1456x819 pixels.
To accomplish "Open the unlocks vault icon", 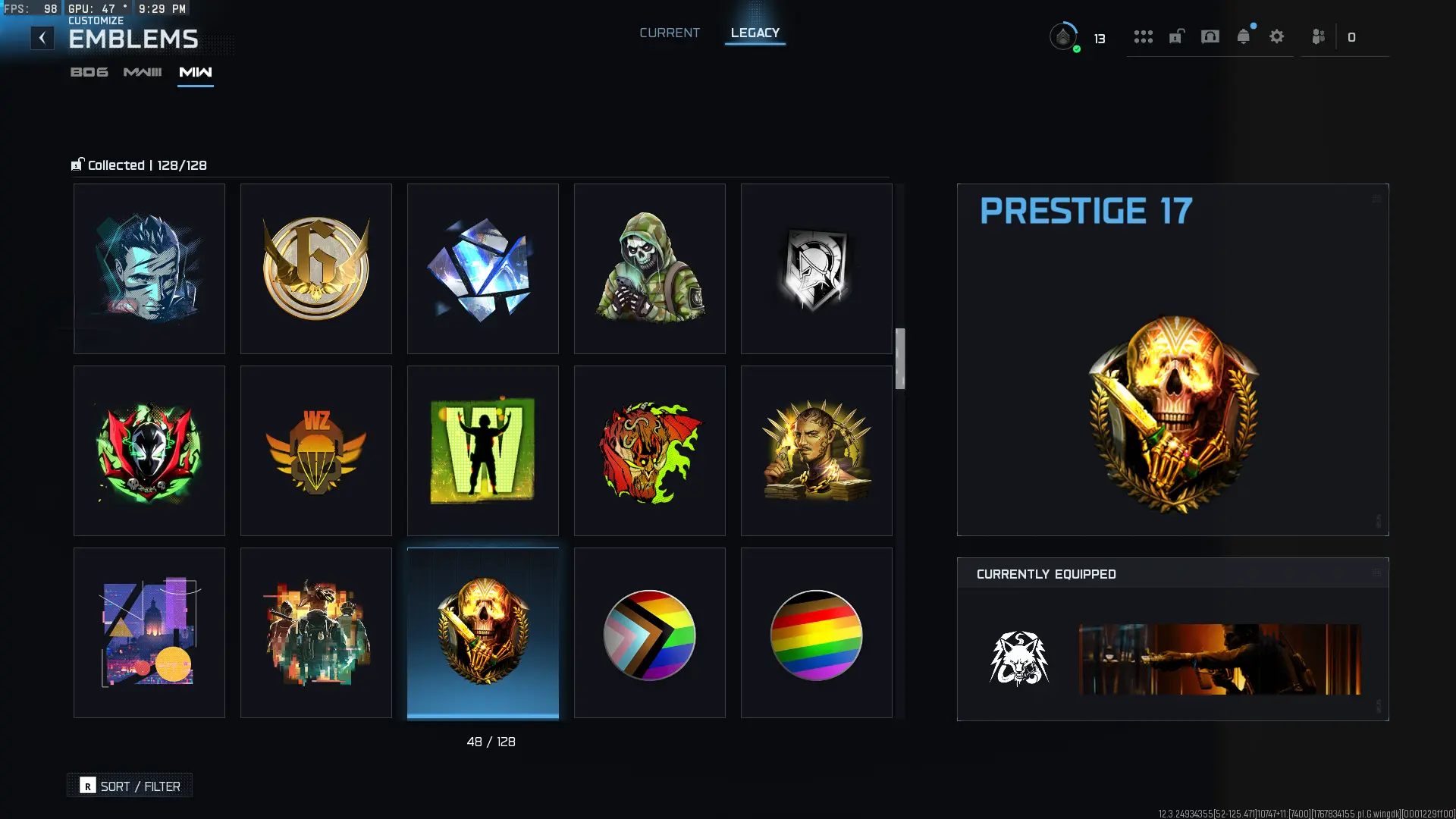I will point(1176,36).
